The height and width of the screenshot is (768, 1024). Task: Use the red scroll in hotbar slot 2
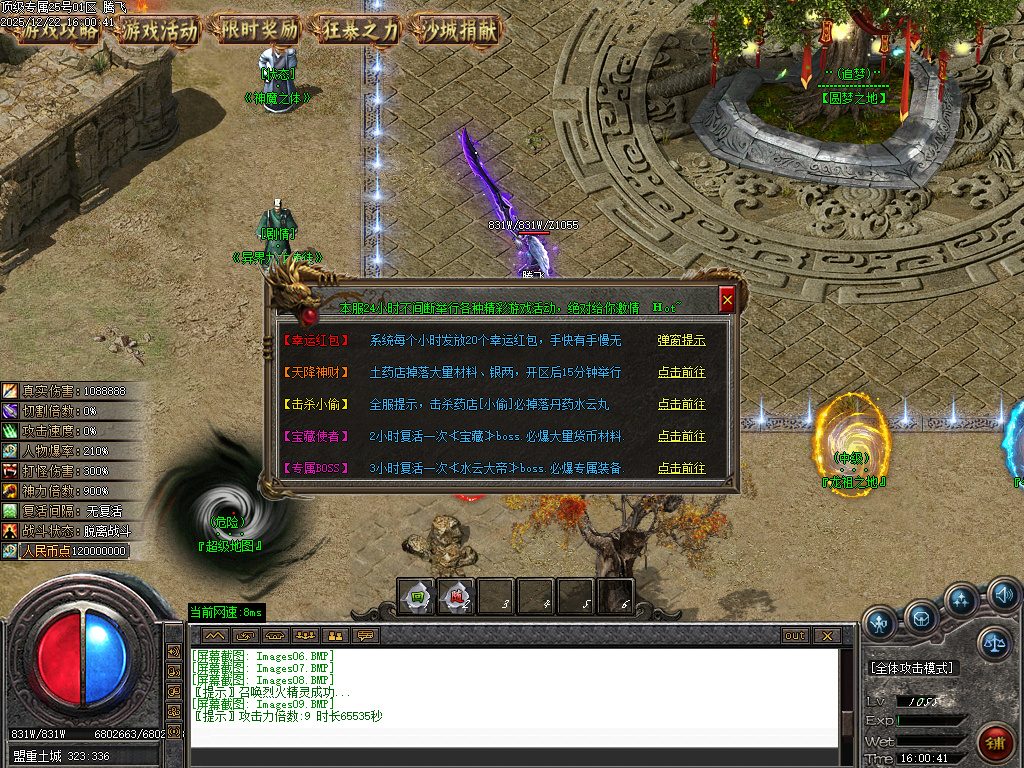click(x=456, y=598)
